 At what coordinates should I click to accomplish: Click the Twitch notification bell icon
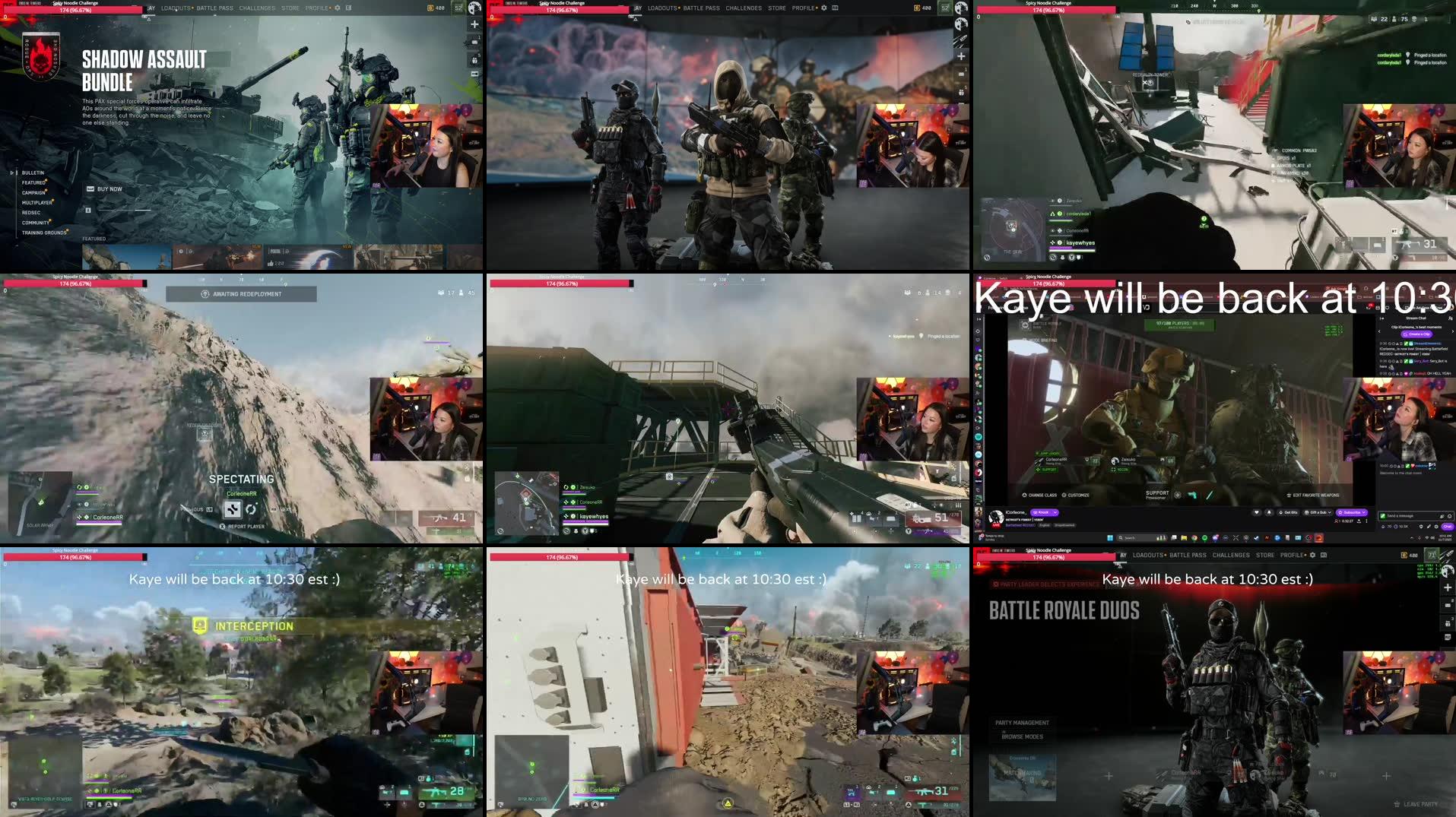pos(1269,511)
